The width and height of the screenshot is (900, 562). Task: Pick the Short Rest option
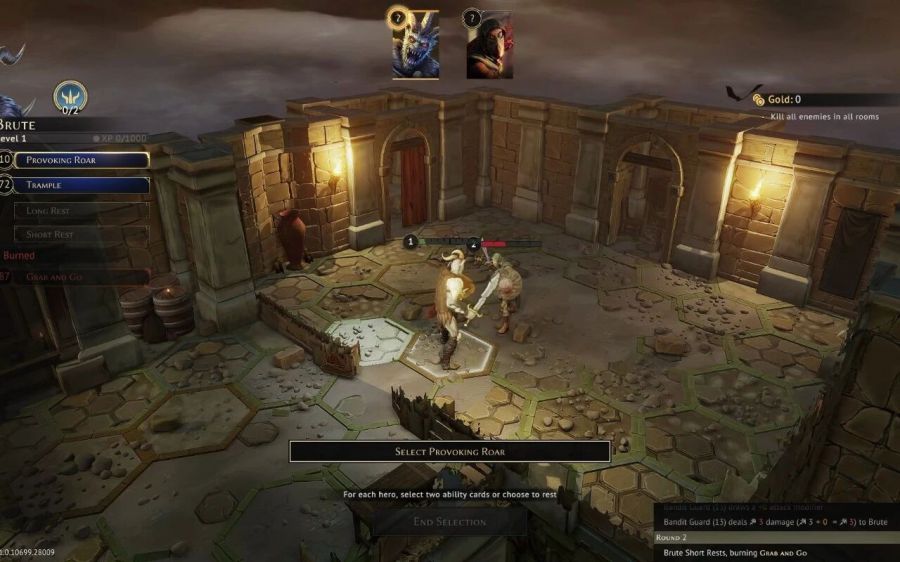click(x=82, y=234)
